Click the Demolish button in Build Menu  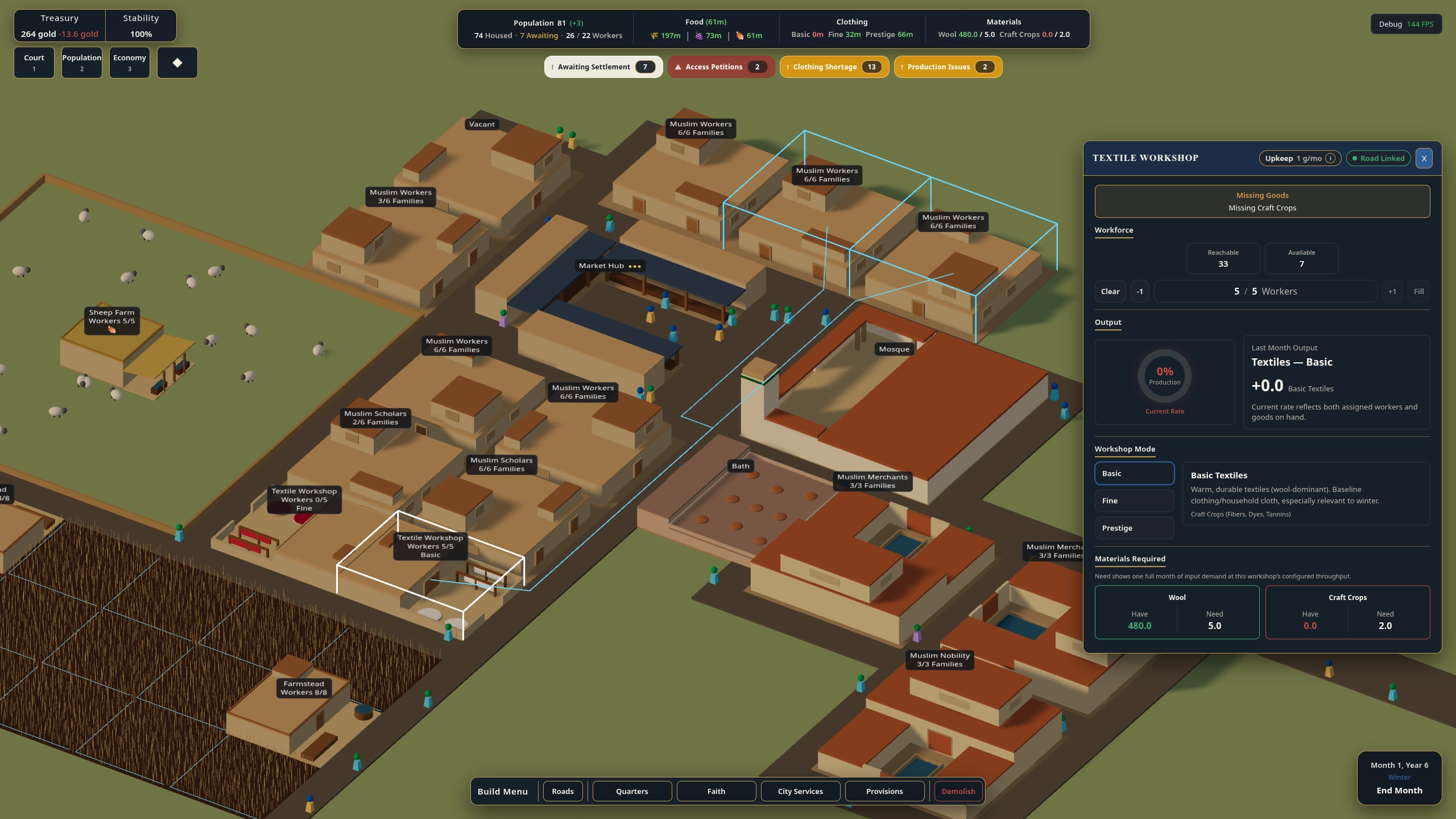pos(958,791)
